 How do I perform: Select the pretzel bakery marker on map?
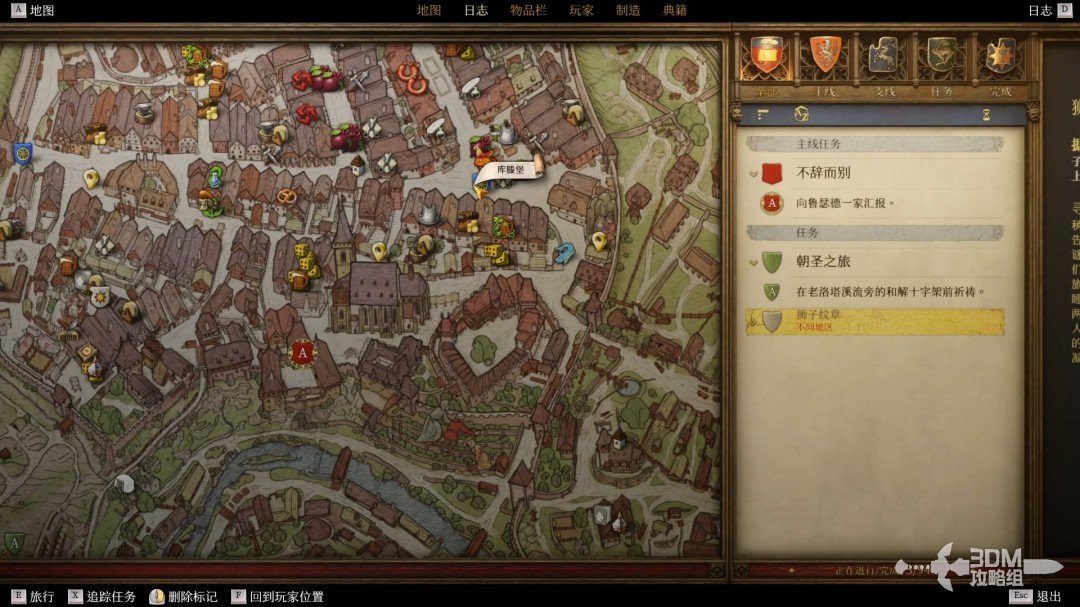pyautogui.click(x=287, y=197)
